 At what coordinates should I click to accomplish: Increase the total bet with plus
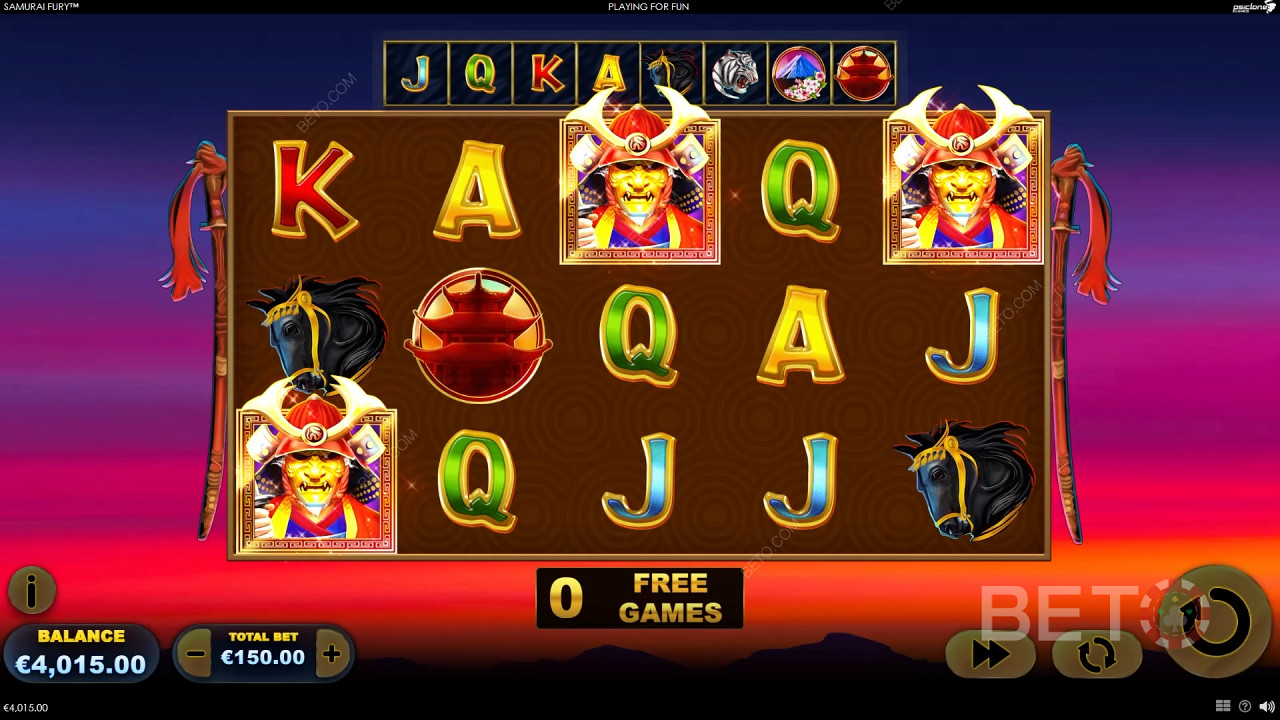(332, 655)
